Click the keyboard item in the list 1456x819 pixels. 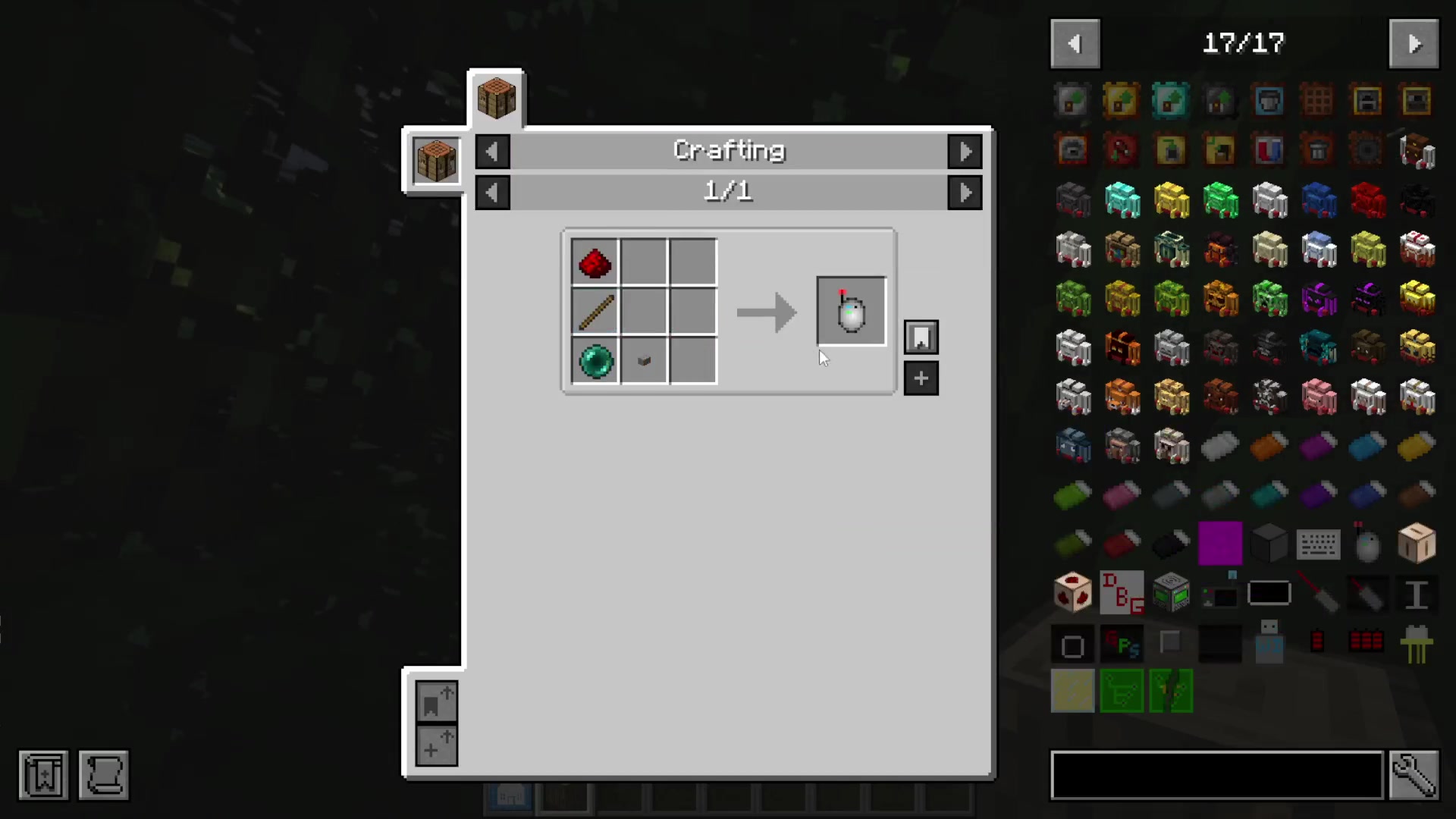point(1318,544)
